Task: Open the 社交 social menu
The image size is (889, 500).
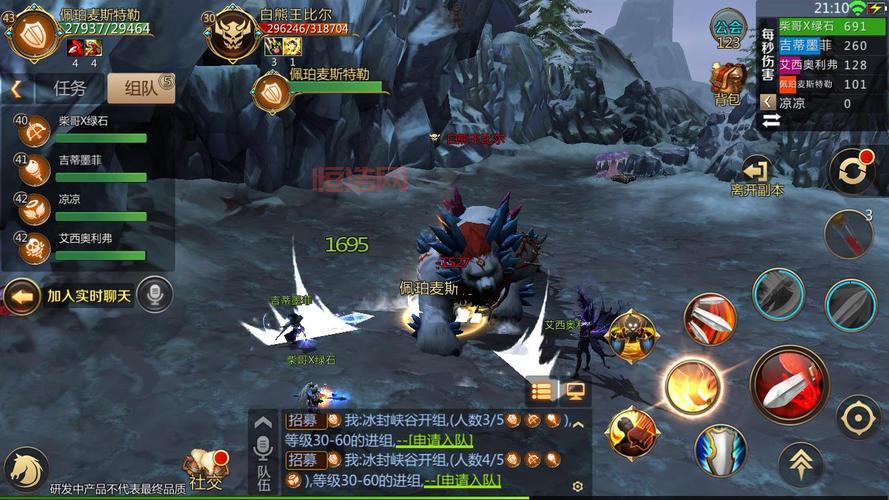Action: 205,469
